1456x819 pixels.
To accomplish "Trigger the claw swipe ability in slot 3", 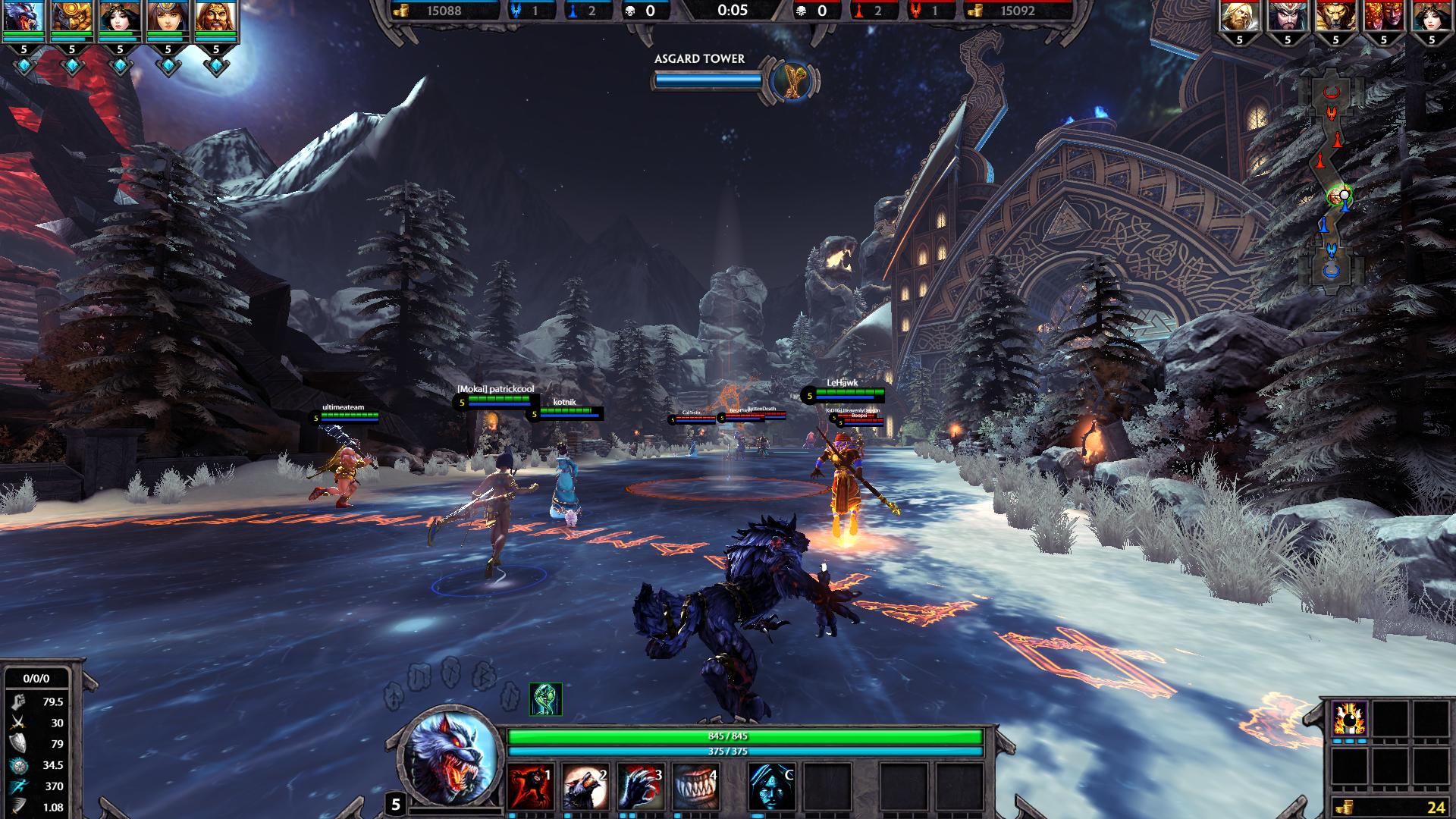I will (640, 786).
